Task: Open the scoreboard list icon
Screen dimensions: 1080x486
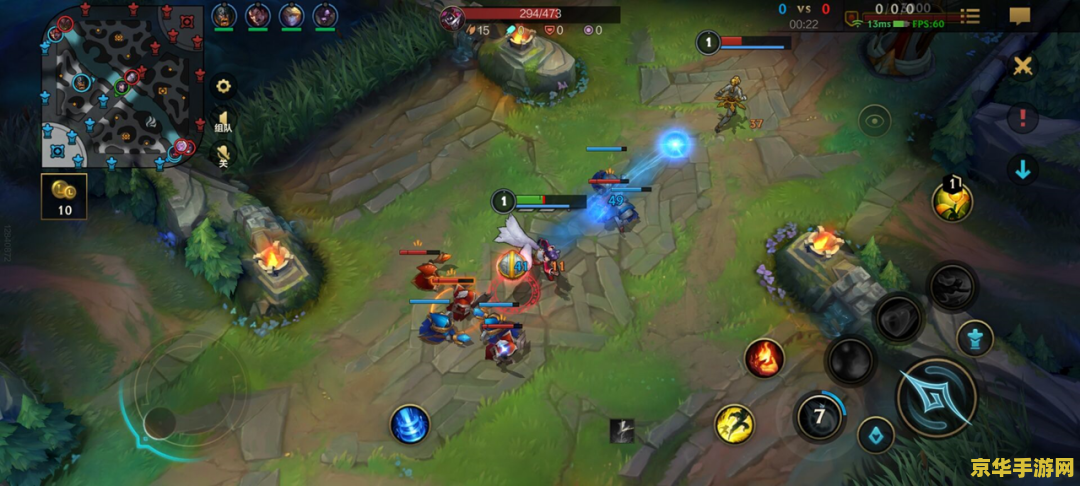Action: click(969, 15)
